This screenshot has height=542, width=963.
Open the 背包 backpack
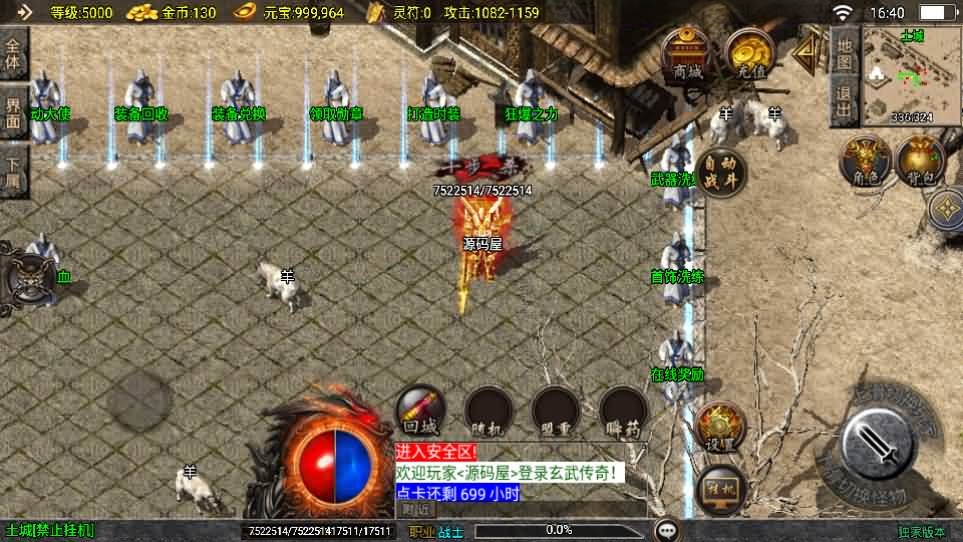[x=920, y=161]
